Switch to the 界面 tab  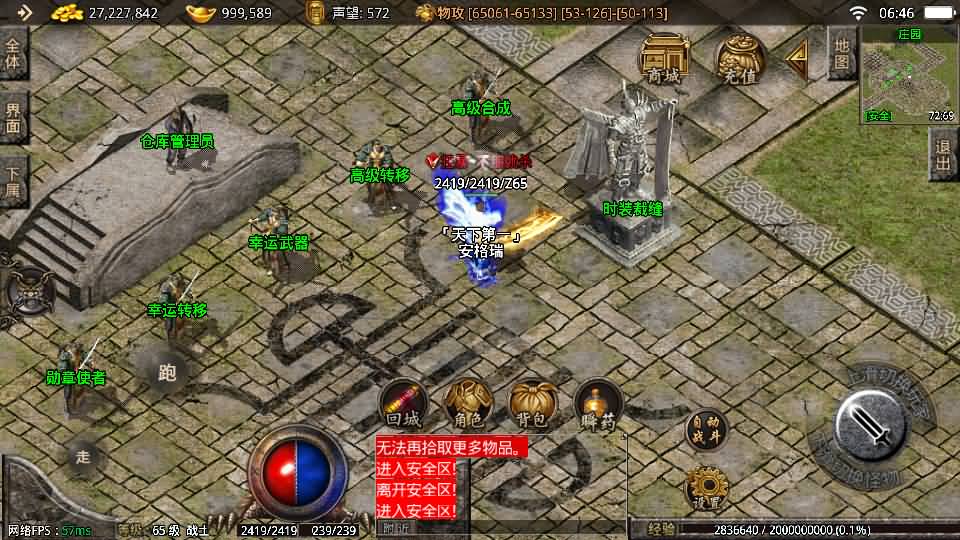coord(13,117)
